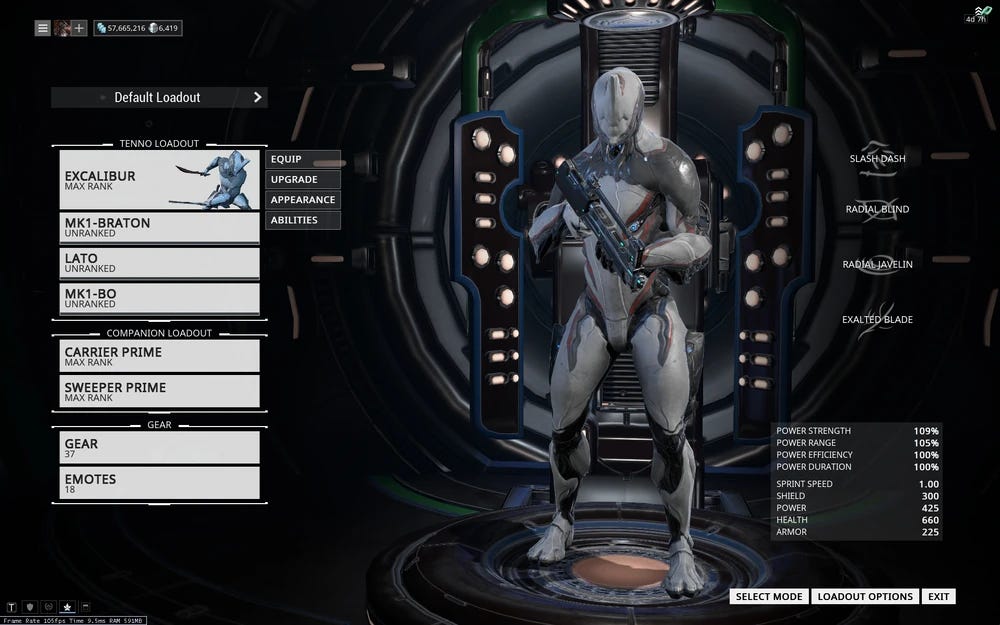The image size is (1000, 625).
Task: Choose the MK1-Braton primary weapon slot
Action: click(159, 227)
